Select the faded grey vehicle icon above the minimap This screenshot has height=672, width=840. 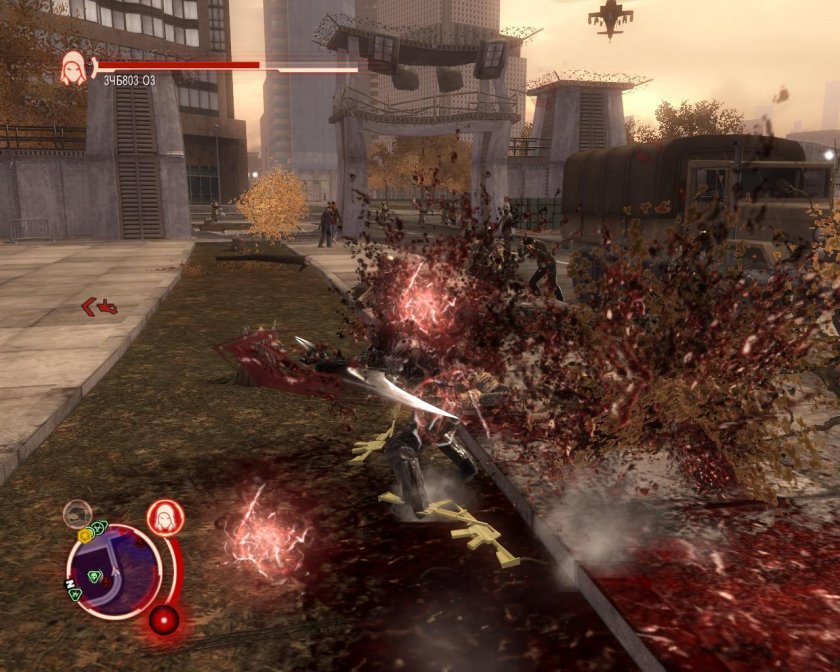tap(77, 514)
